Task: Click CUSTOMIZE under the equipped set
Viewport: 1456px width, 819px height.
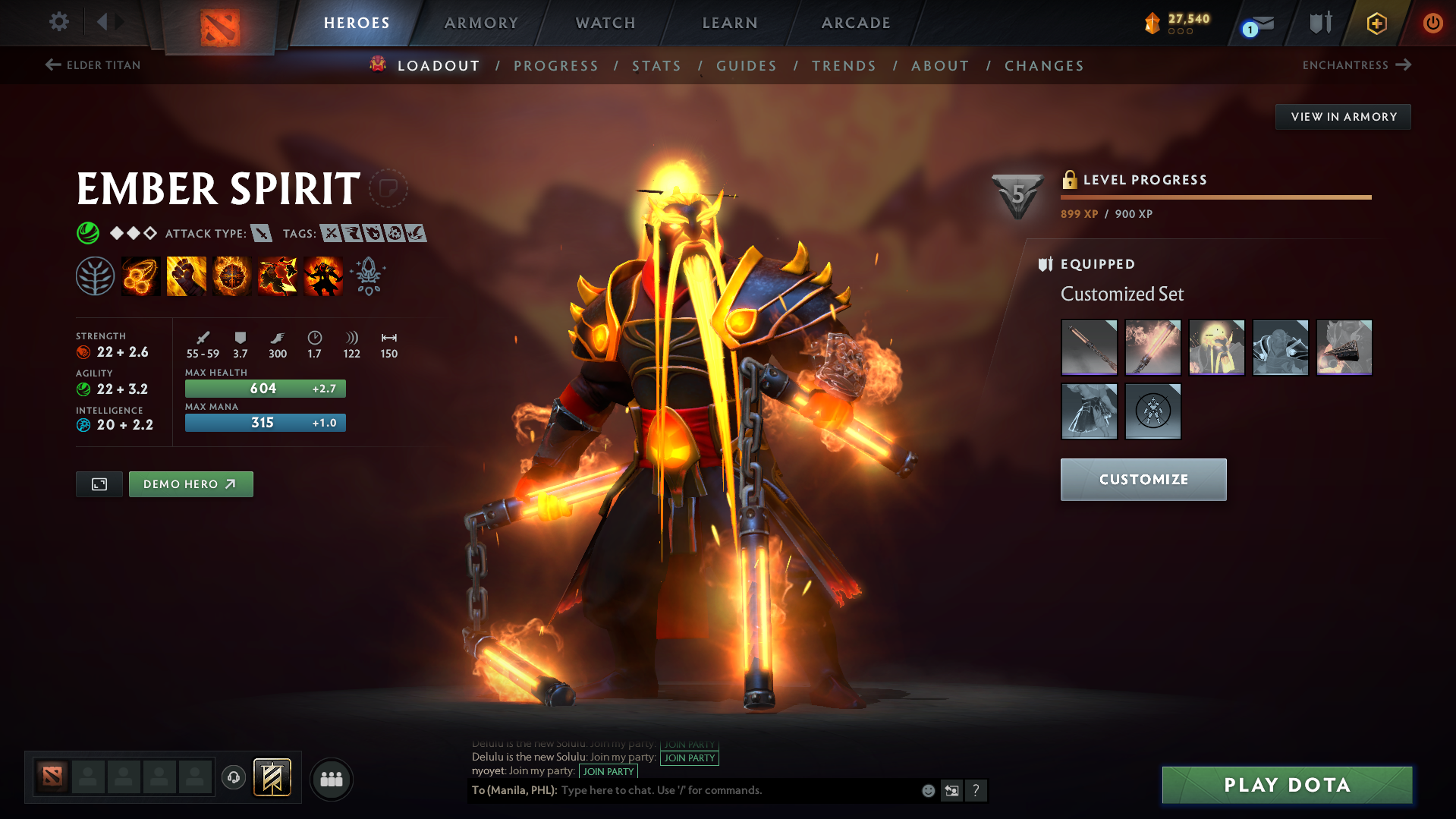Action: [x=1143, y=479]
